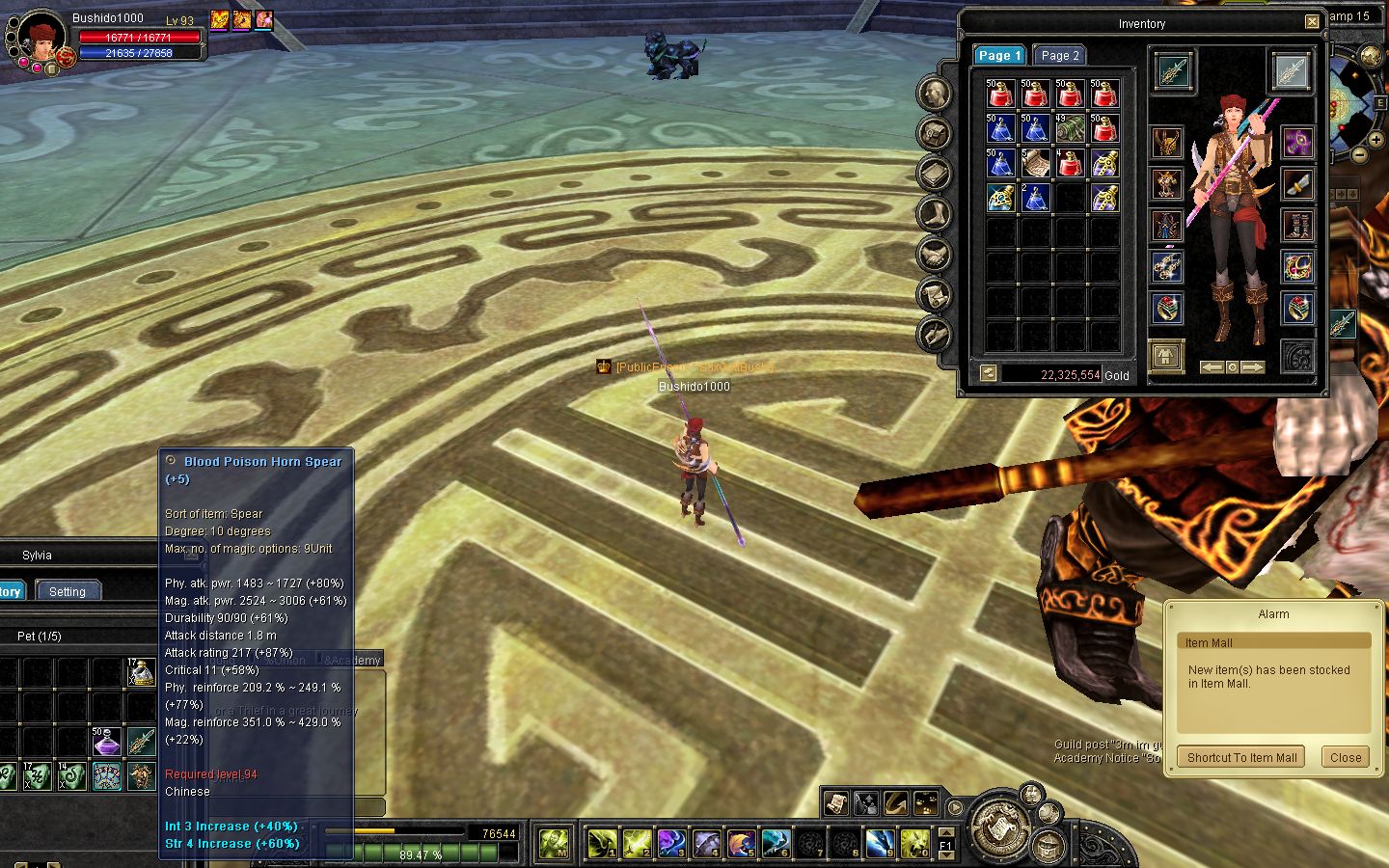Screen dimensions: 1389x868
Task: Select the purple potion in pet inventory
Action: coord(107,742)
